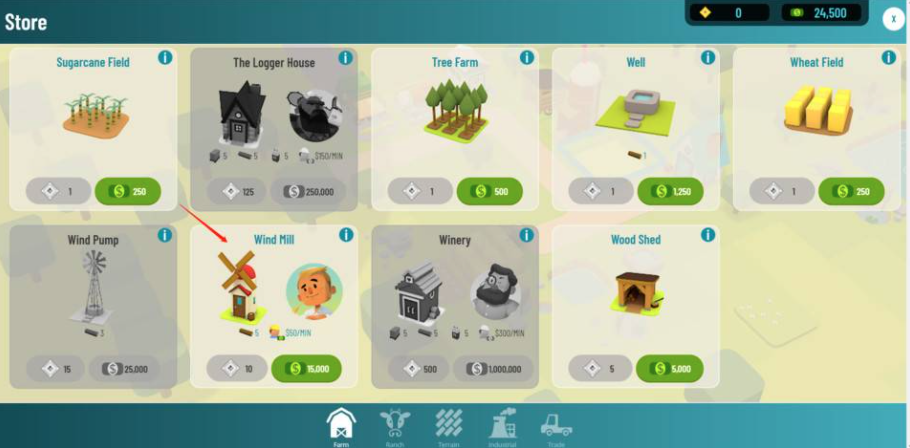This screenshot has width=910, height=448.
Task: Show Wind Mill info details
Action: click(346, 235)
